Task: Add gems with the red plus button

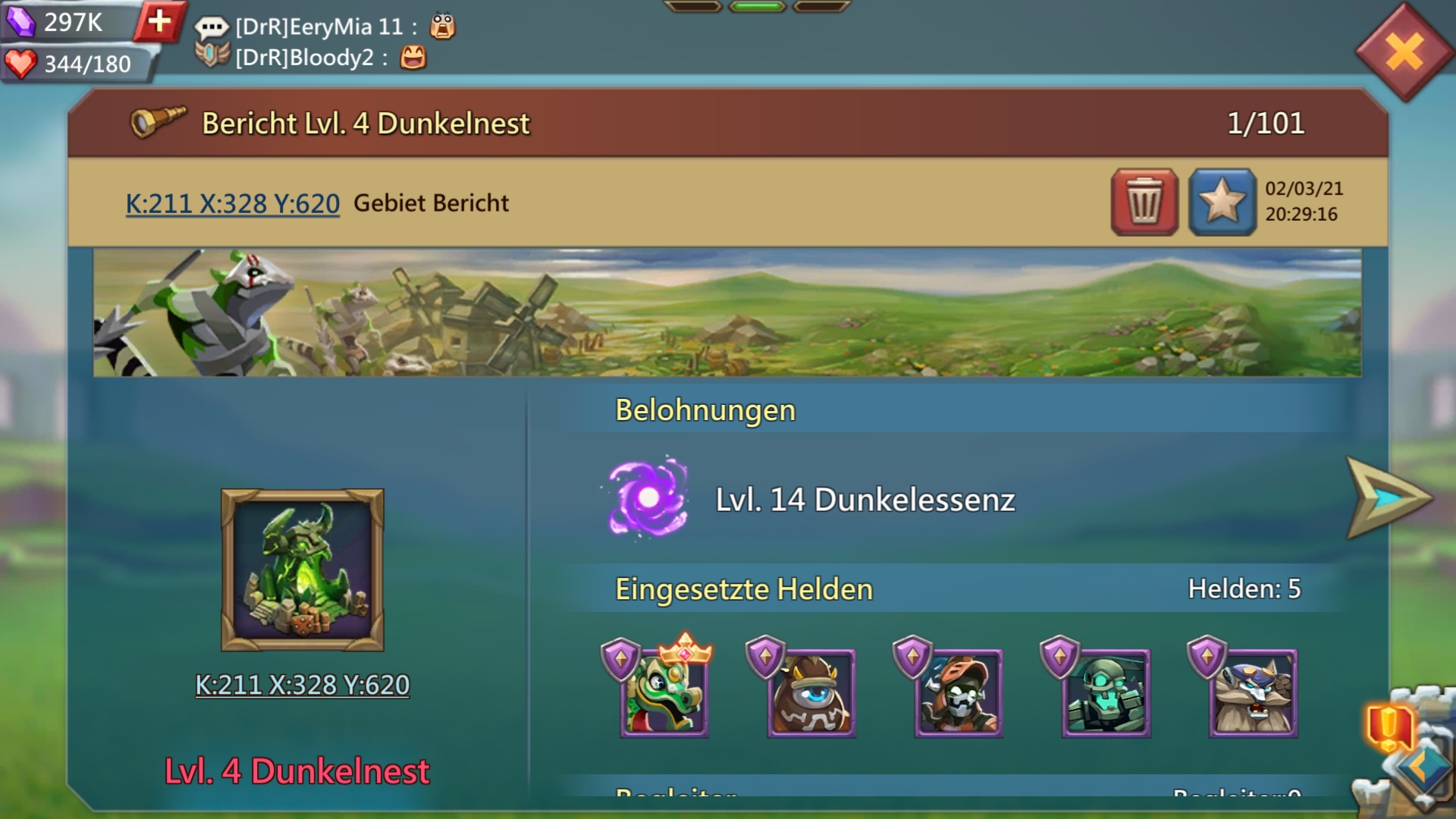Action: pos(159,21)
